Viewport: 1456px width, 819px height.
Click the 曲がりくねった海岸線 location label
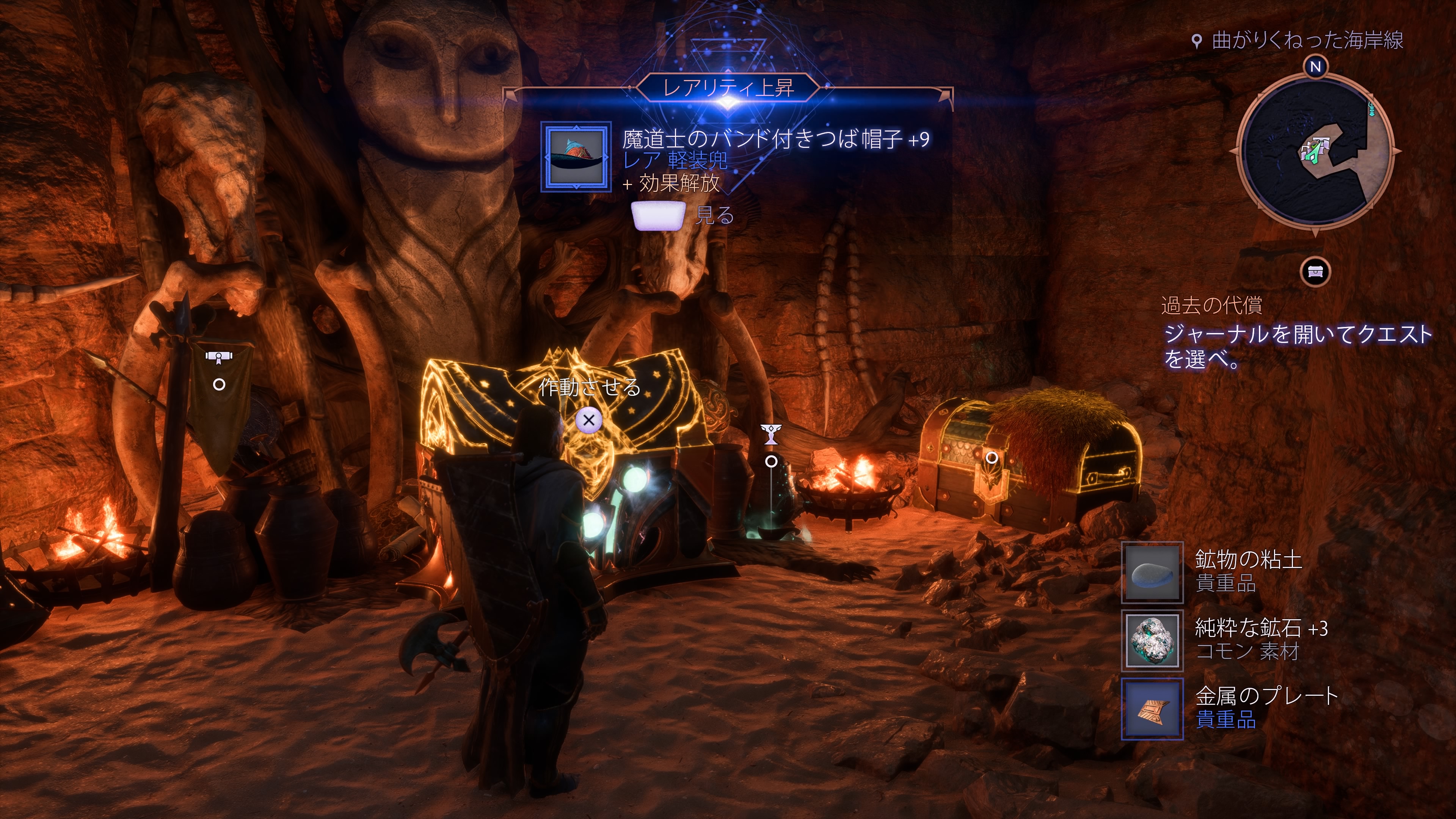click(x=1307, y=41)
